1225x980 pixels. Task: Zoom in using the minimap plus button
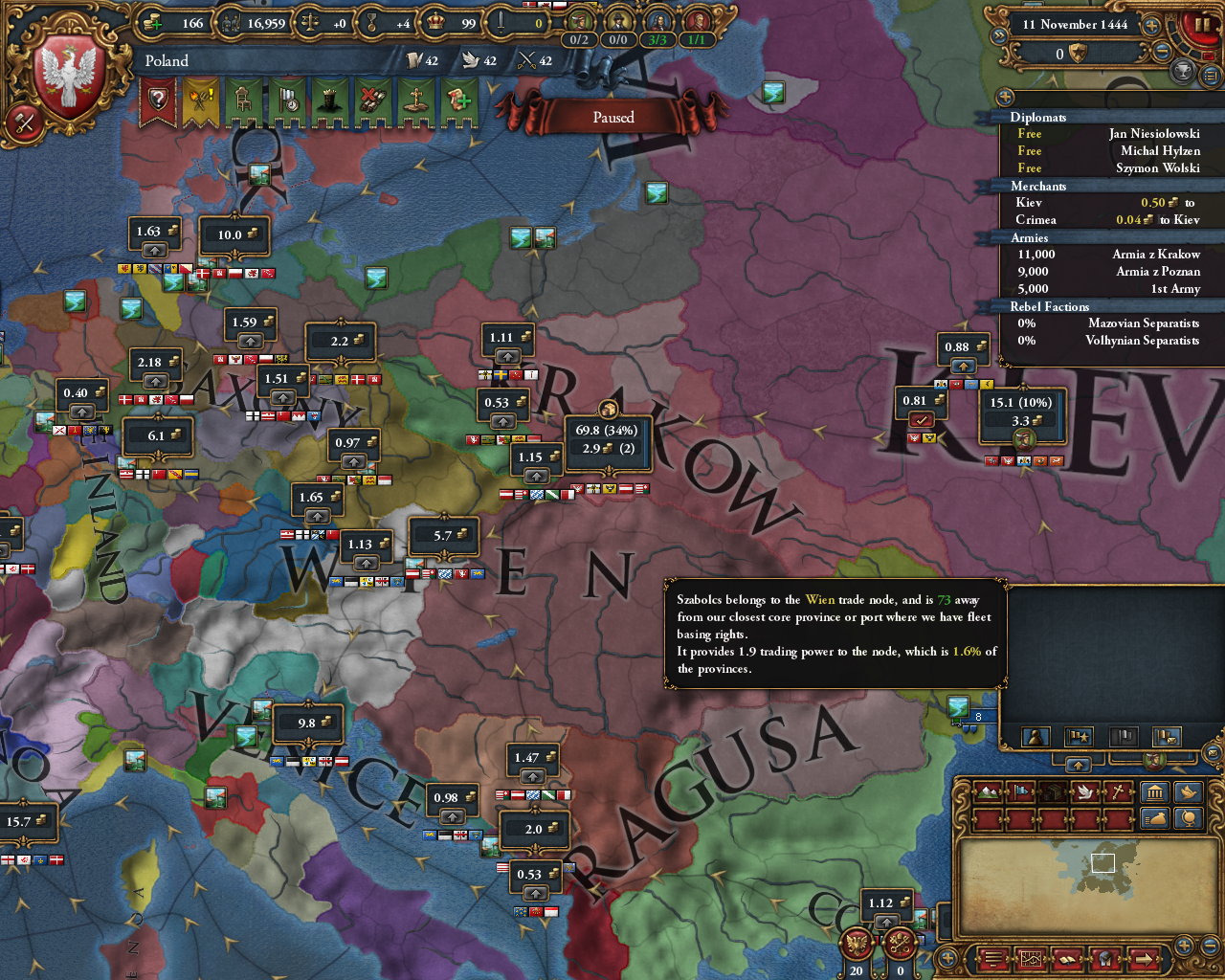tap(1184, 946)
